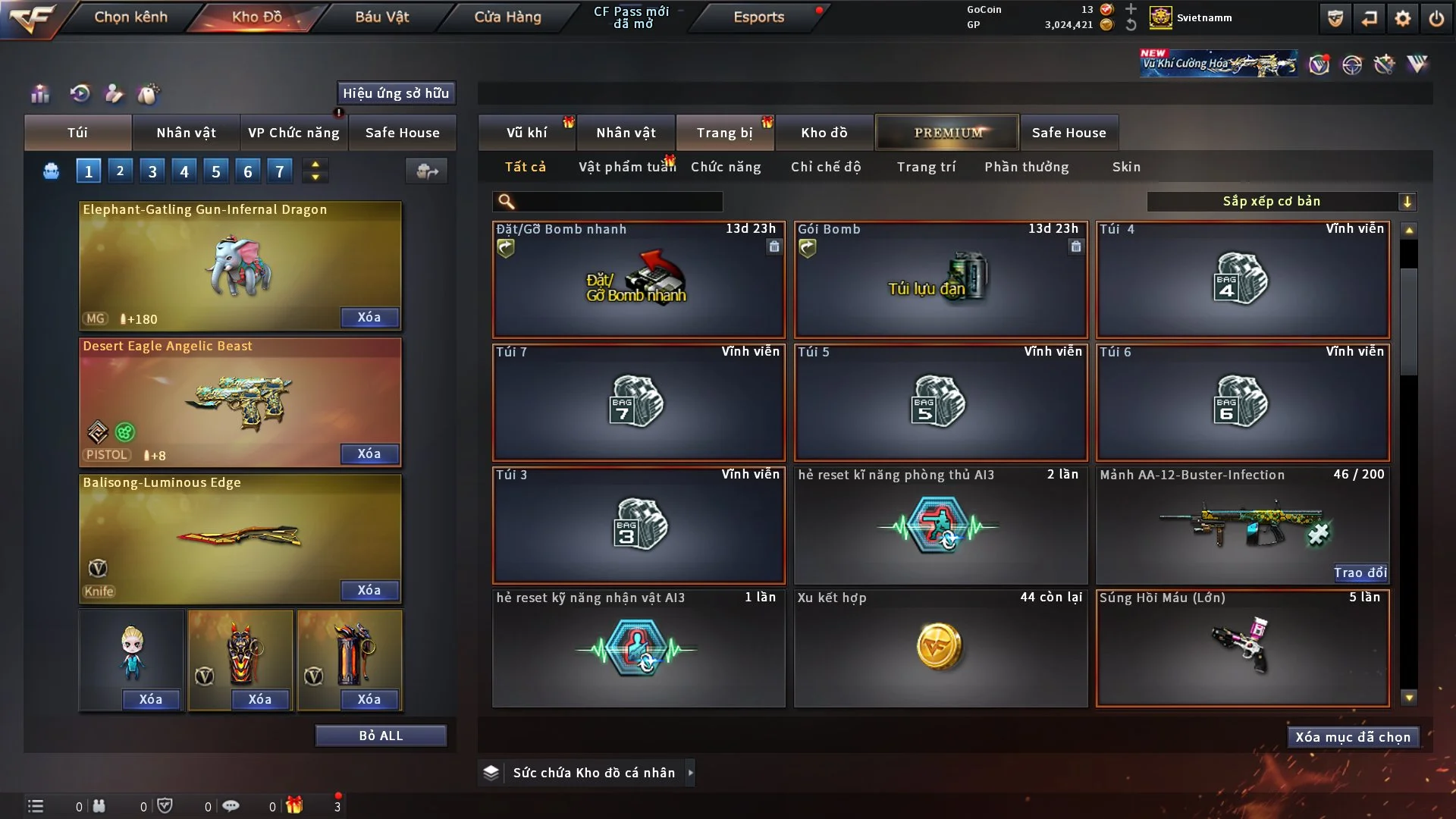This screenshot has height=819, width=1456.
Task: Open the Báu Vật menu
Action: tap(381, 17)
